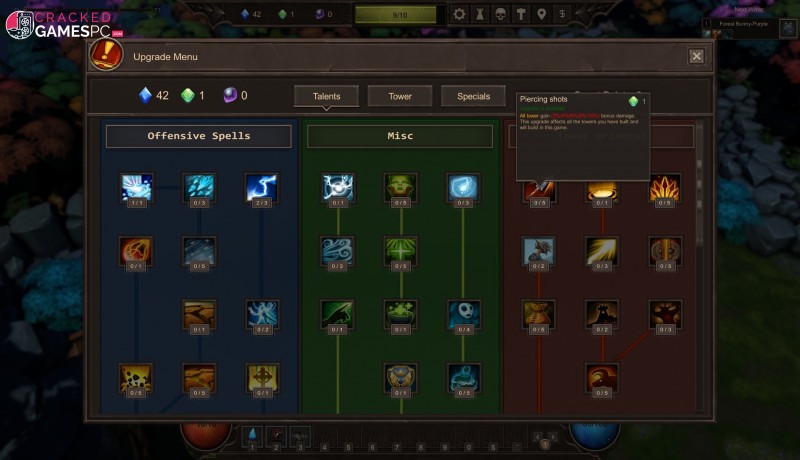Choose the swirling wind talent
The image size is (800, 460).
tap(337, 251)
